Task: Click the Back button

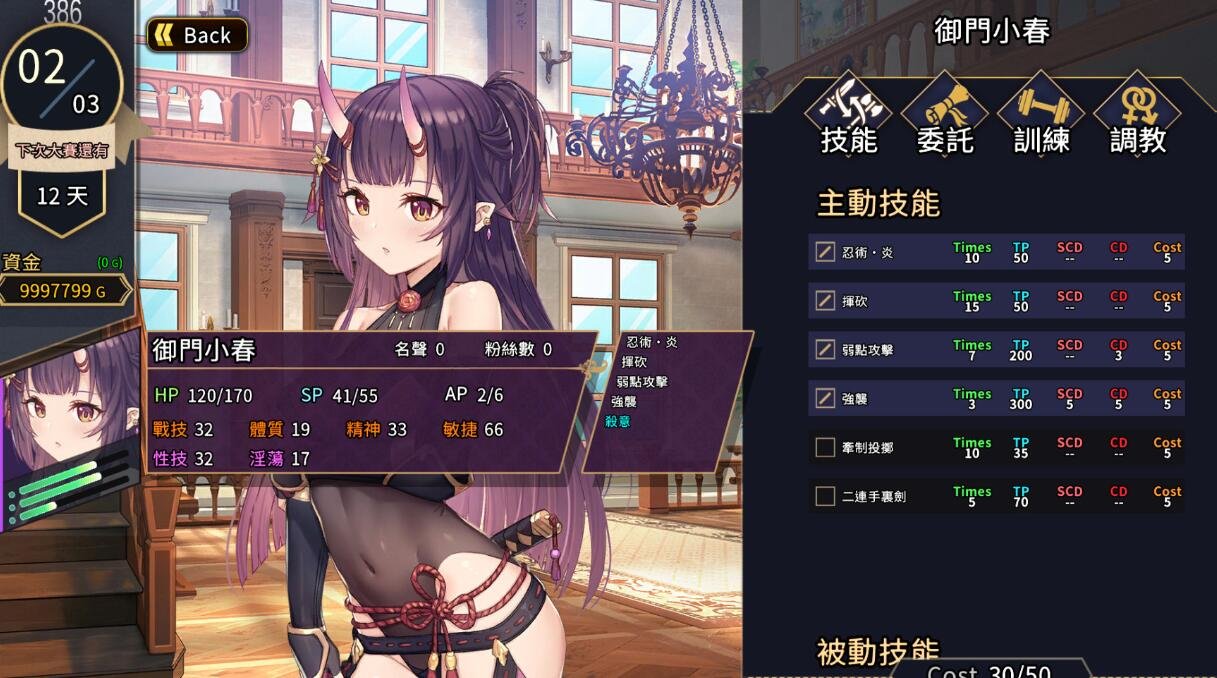Action: click(197, 35)
